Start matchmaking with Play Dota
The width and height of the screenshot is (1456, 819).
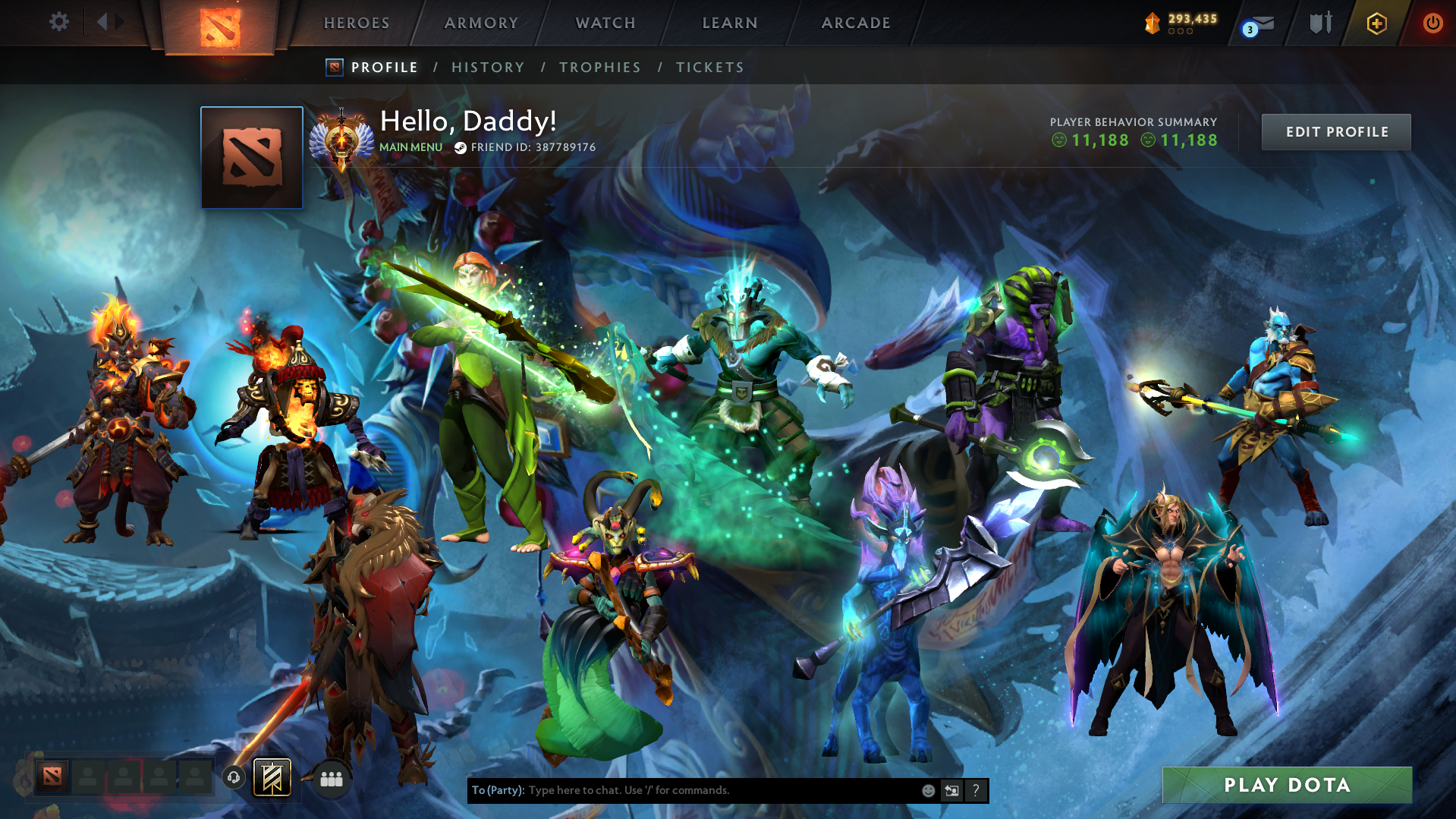[1287, 785]
